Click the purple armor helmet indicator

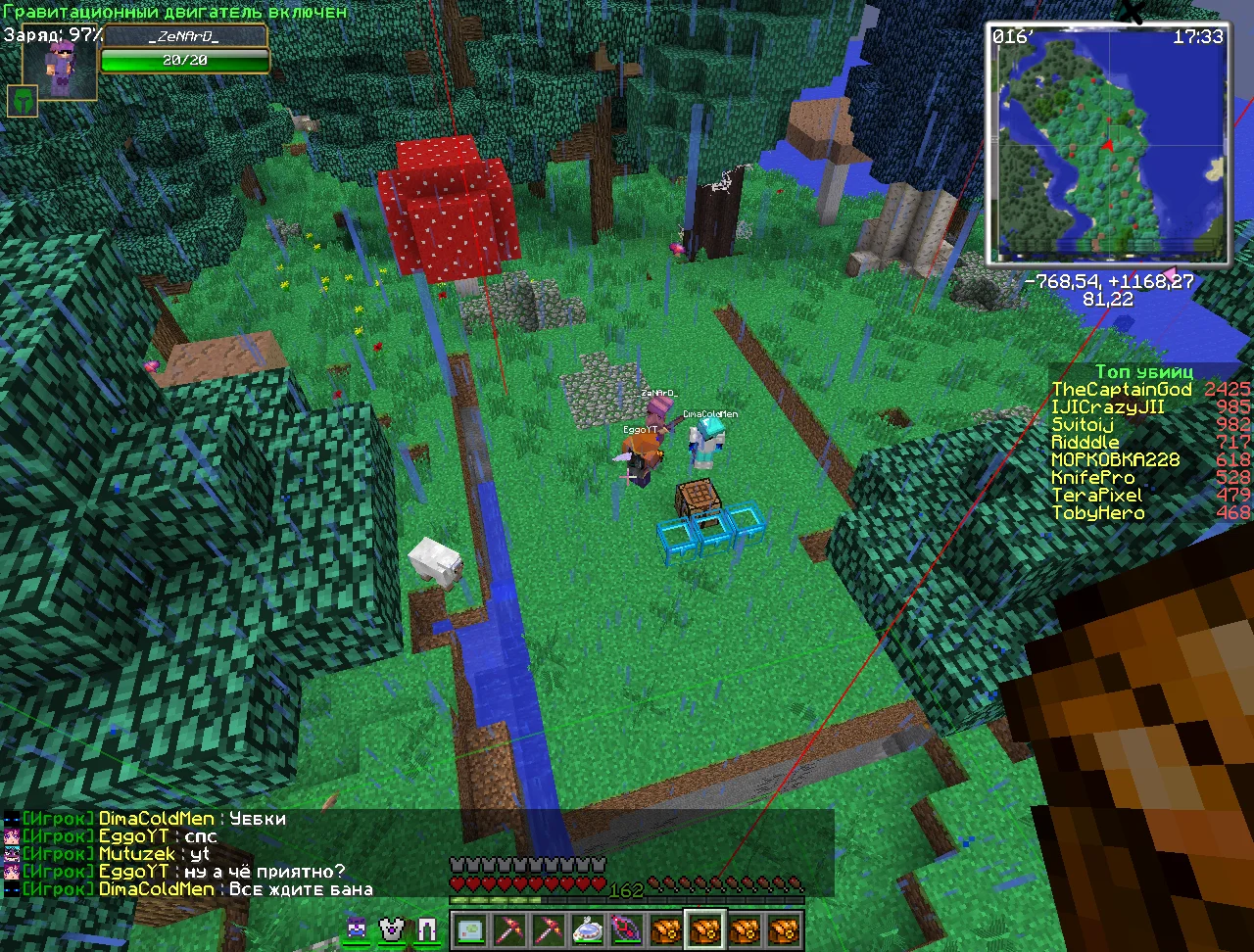[357, 928]
